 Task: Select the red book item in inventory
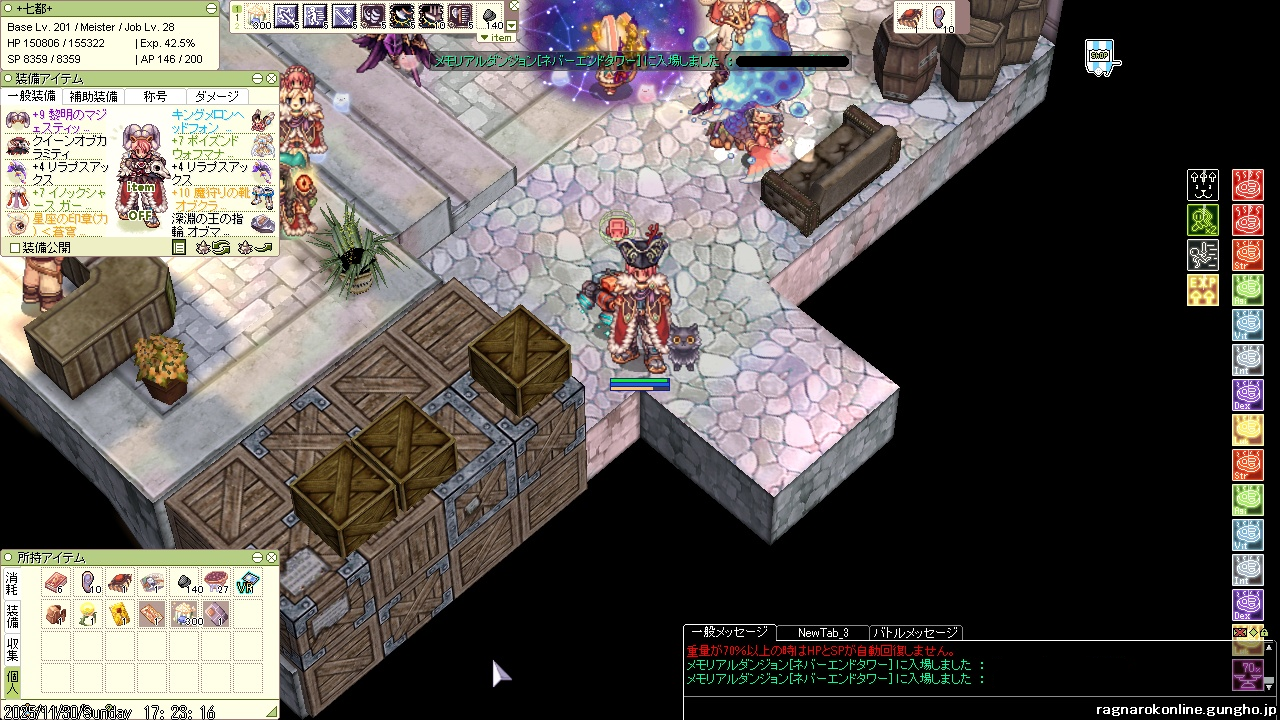pos(55,582)
